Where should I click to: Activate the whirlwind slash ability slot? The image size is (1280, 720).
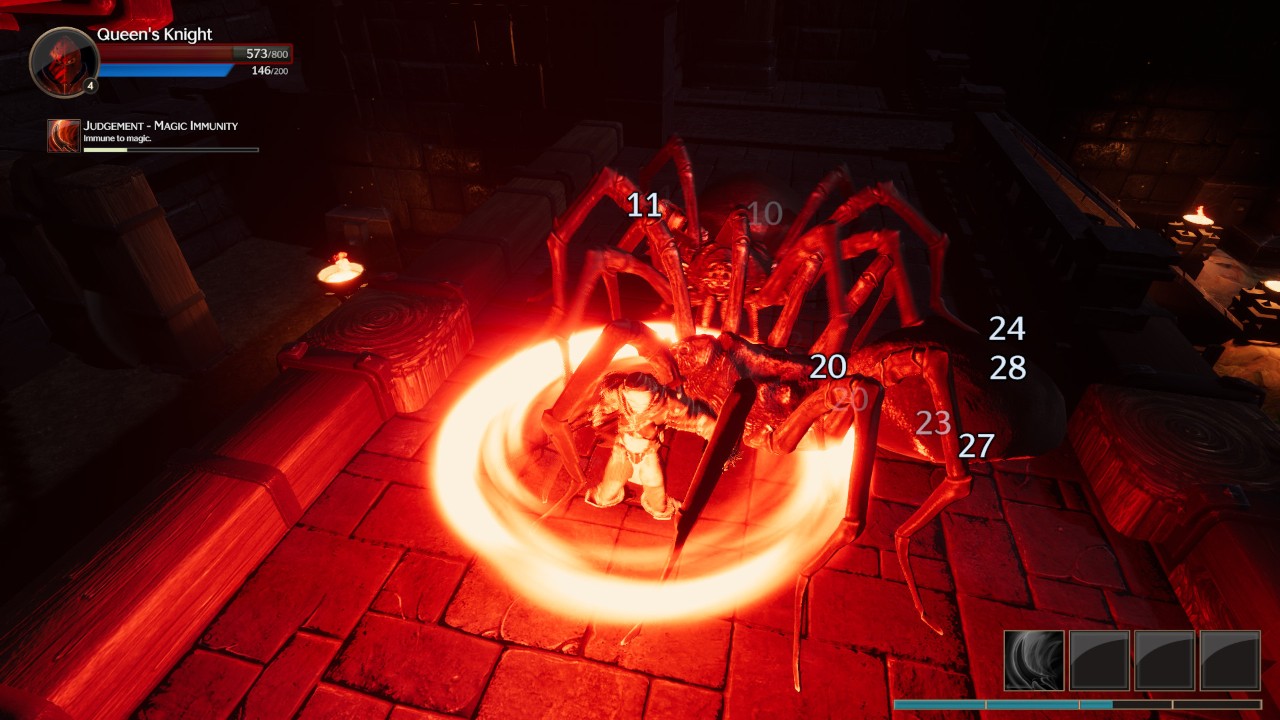[1034, 660]
